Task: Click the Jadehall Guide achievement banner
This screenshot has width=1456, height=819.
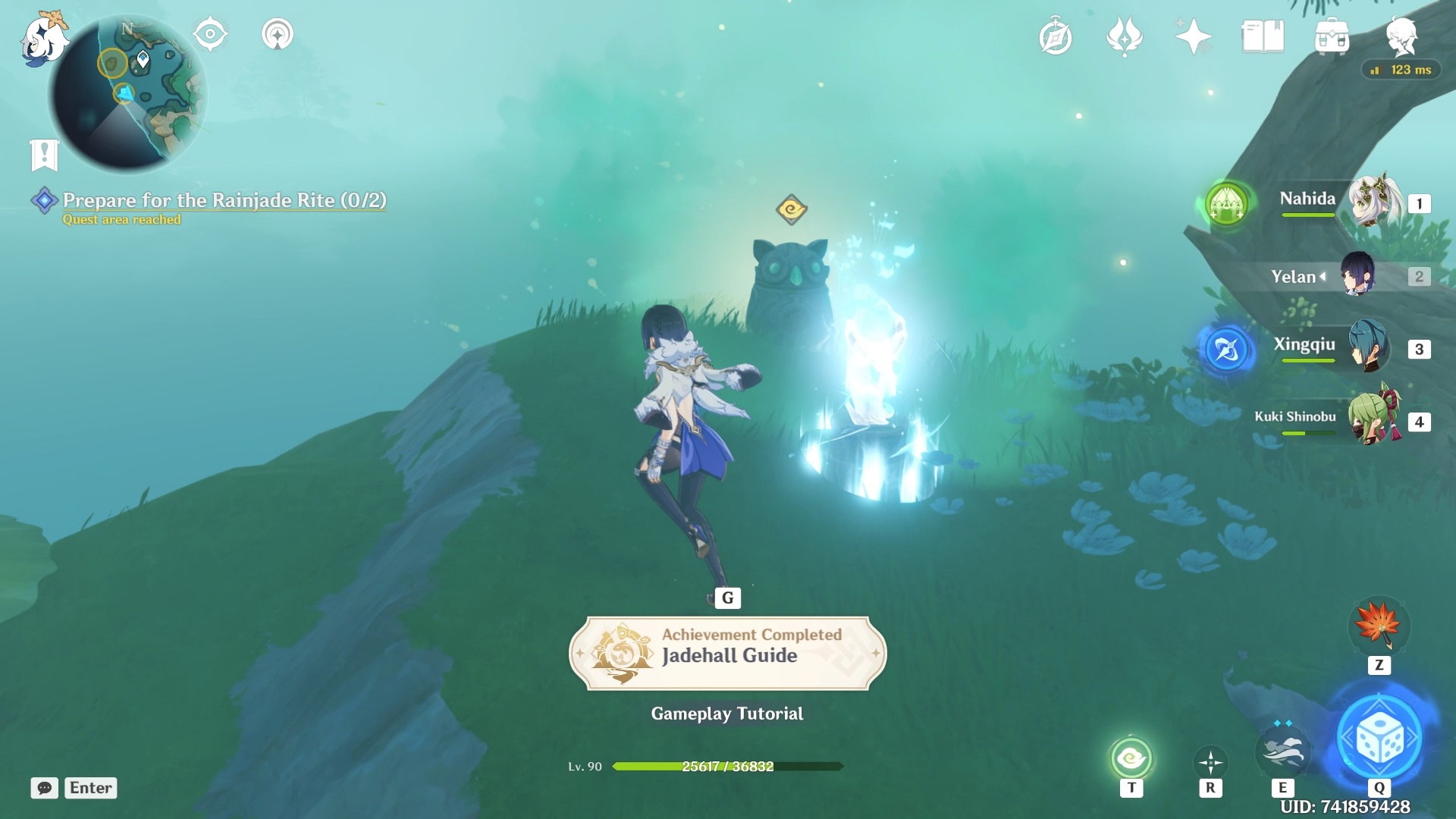Action: [727, 654]
